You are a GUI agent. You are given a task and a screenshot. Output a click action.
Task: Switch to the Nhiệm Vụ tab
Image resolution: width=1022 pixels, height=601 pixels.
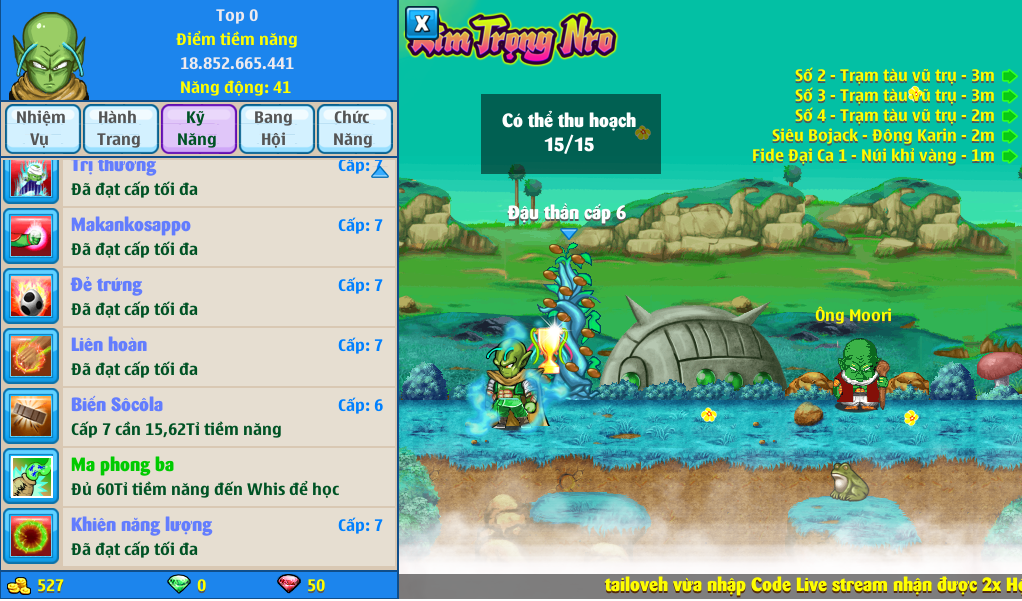[42, 129]
